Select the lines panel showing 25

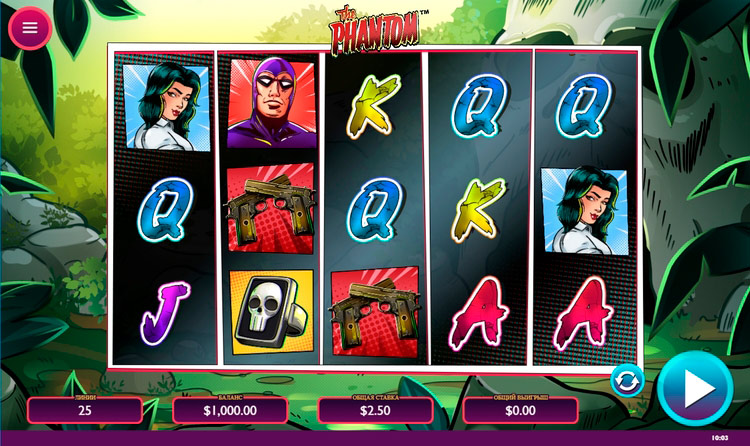pos(84,409)
